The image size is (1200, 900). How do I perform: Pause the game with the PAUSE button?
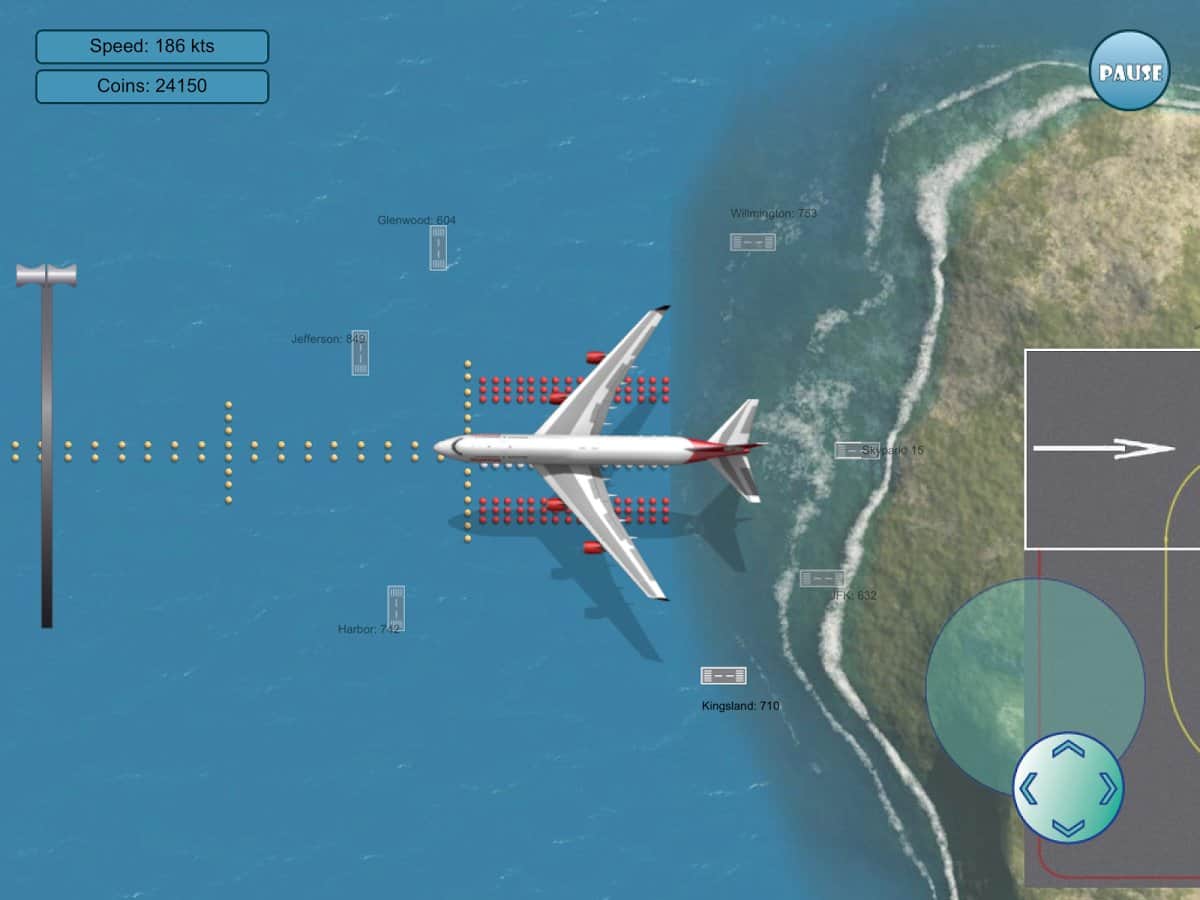pos(1129,70)
